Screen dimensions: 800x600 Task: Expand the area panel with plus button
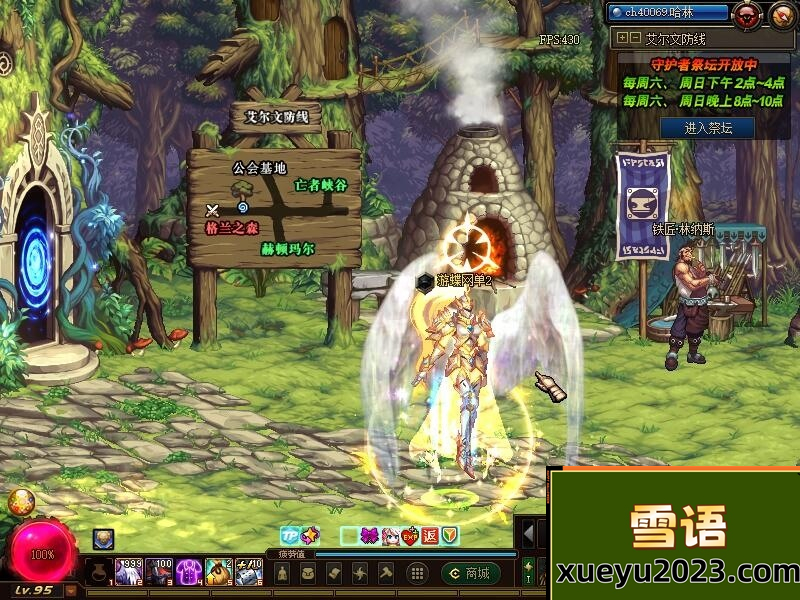click(622, 38)
